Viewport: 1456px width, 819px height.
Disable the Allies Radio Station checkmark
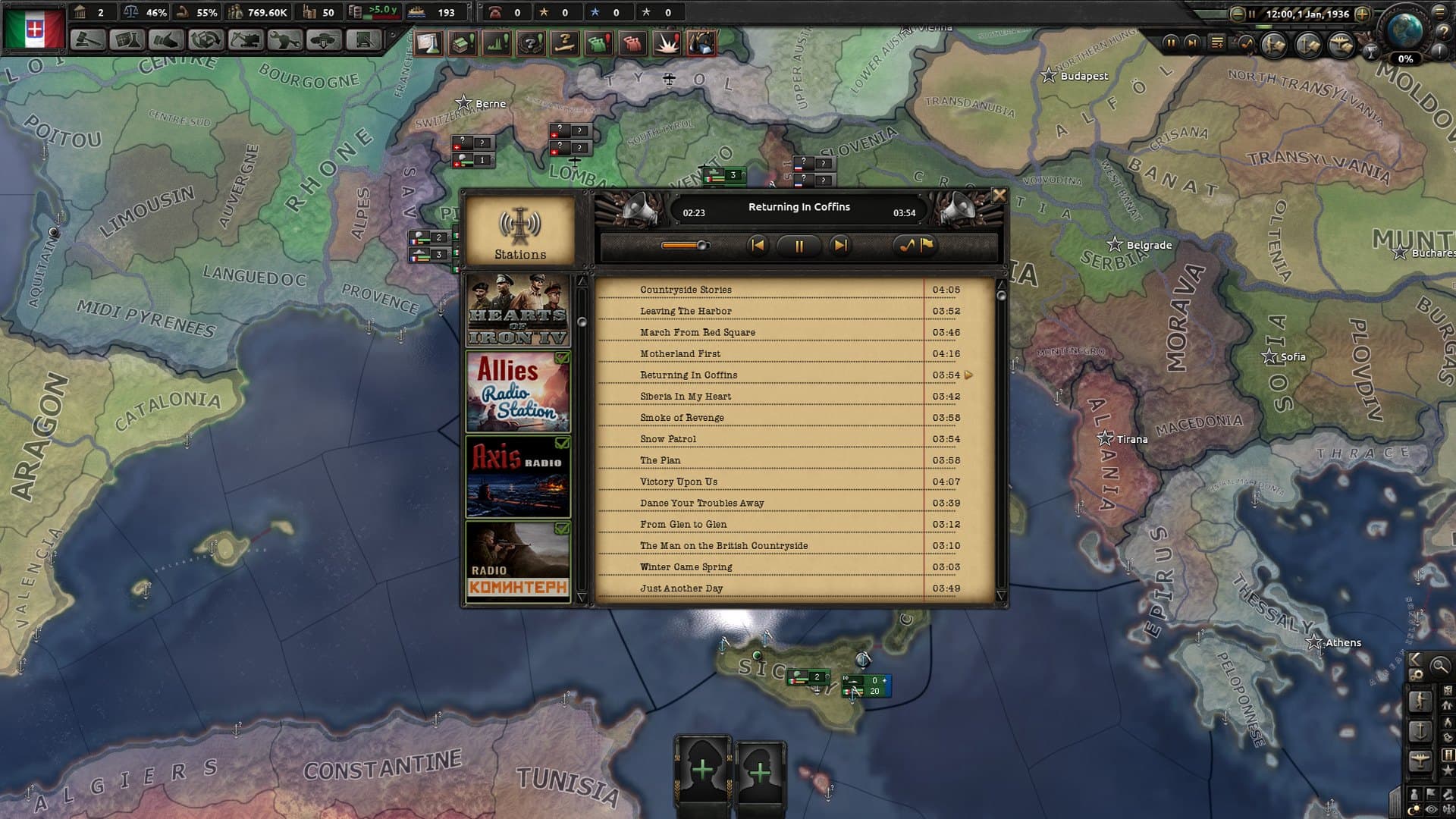[x=562, y=357]
